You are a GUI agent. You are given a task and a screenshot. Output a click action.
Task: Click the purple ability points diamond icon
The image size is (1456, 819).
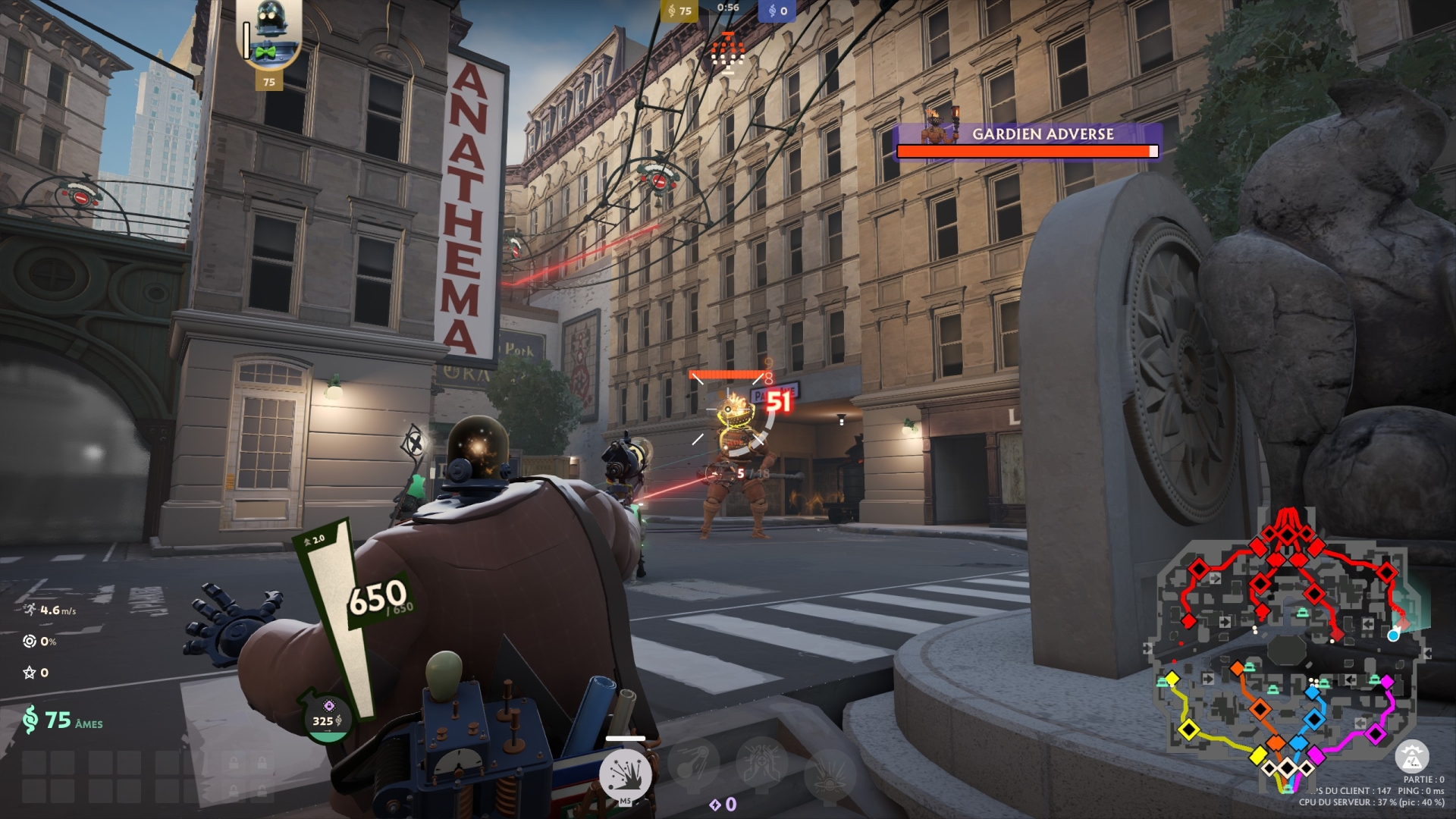click(714, 805)
